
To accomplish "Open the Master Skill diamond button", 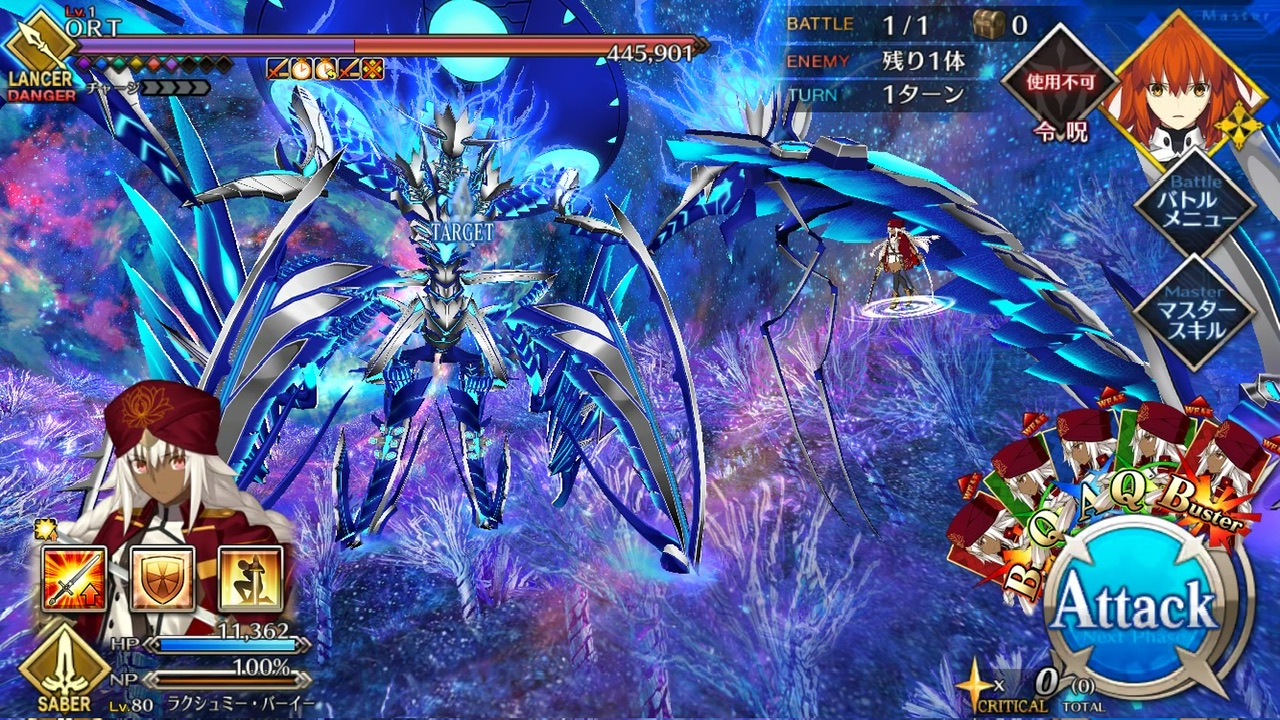I will click(x=1195, y=311).
